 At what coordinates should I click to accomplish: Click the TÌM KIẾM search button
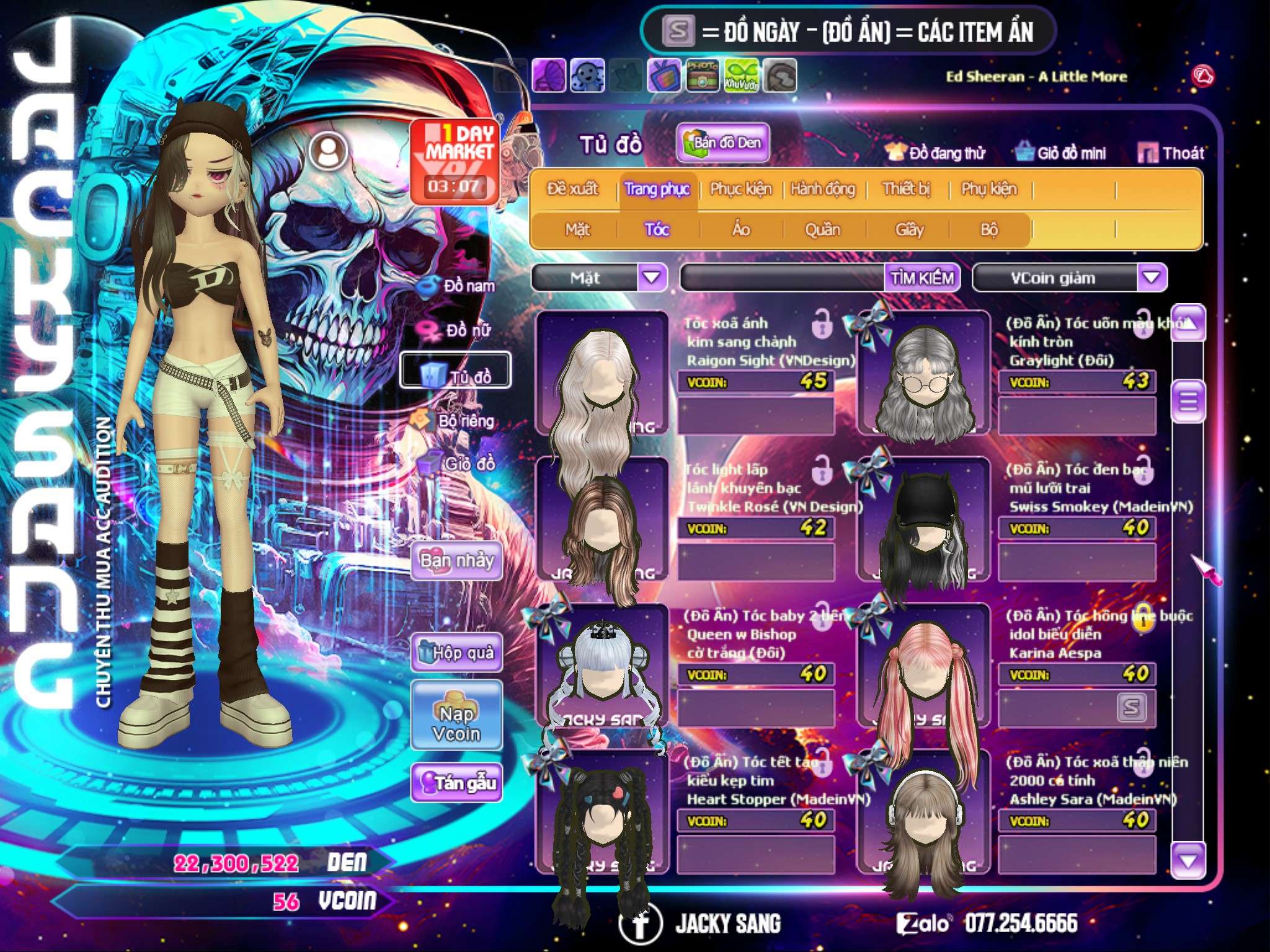(x=922, y=278)
